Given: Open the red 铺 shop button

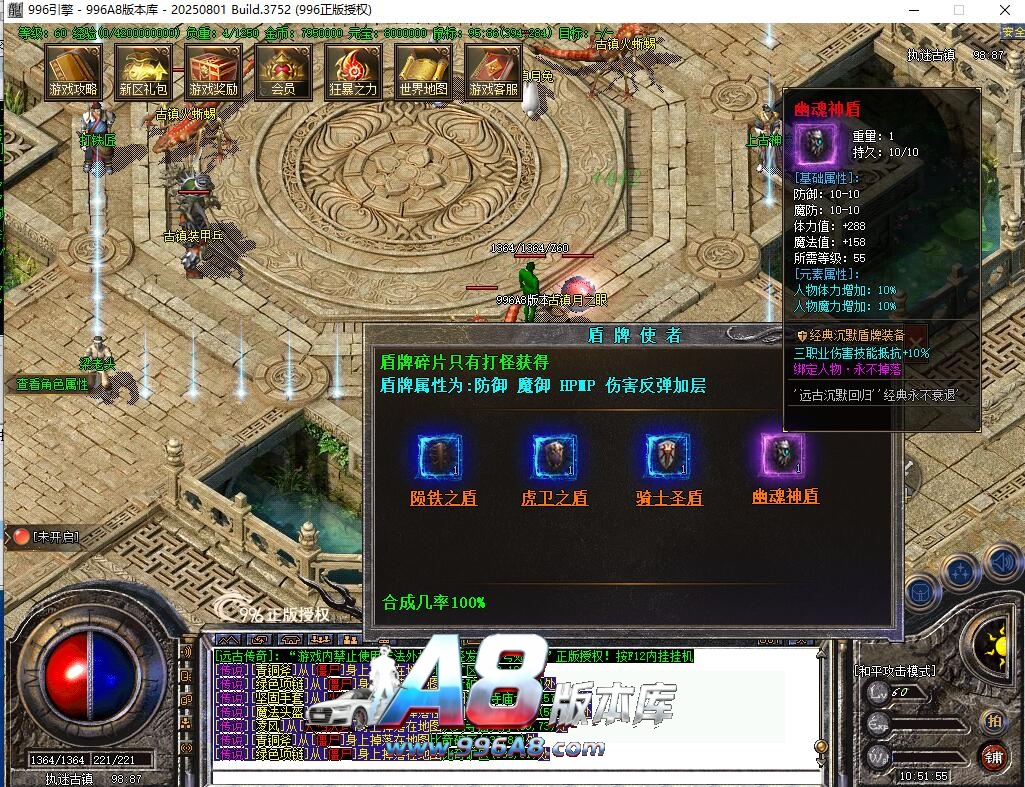Looking at the screenshot, I should click(993, 755).
